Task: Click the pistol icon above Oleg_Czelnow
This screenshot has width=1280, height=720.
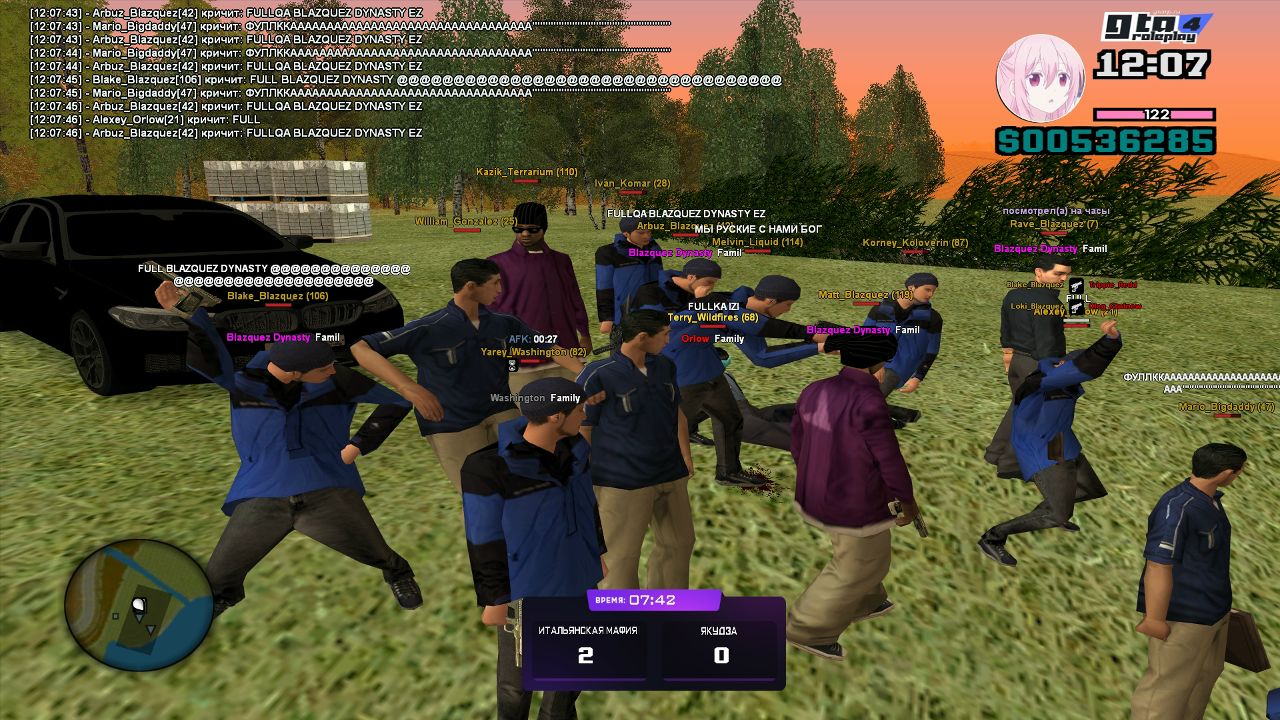Action: [x=1076, y=308]
